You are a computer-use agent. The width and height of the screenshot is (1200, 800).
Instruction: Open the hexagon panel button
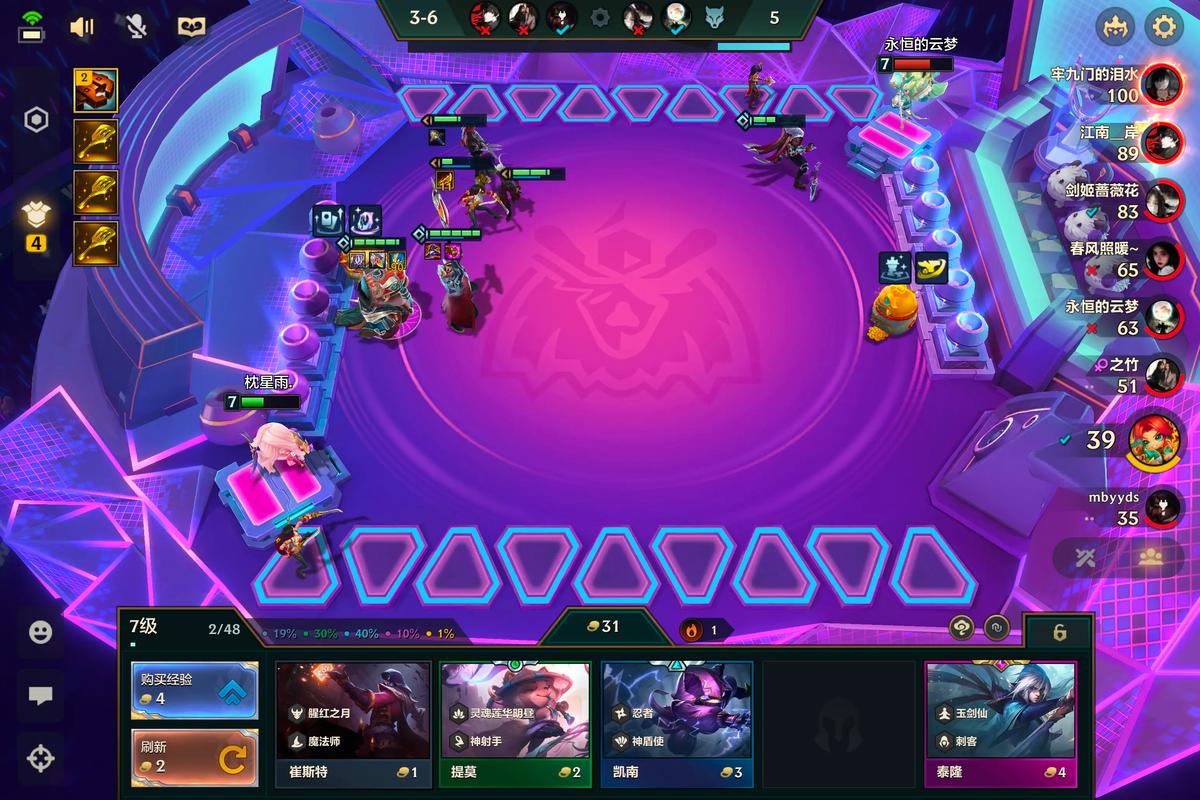point(37,121)
